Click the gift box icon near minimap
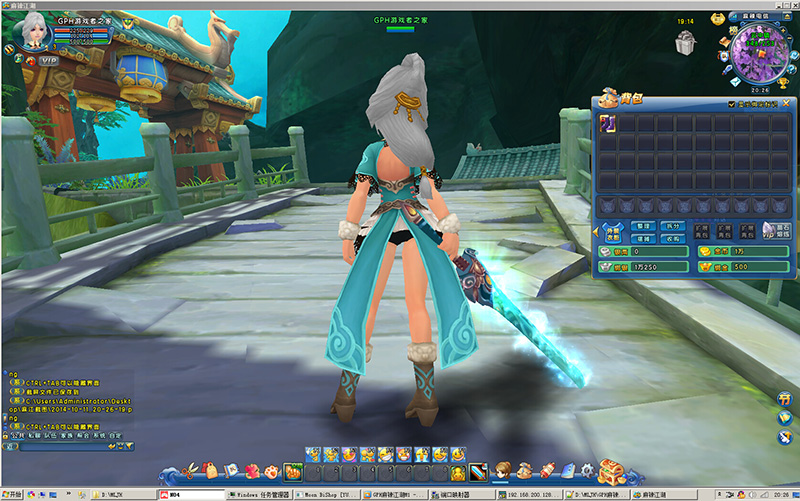Screen dimensions: 800x501 click(685, 43)
